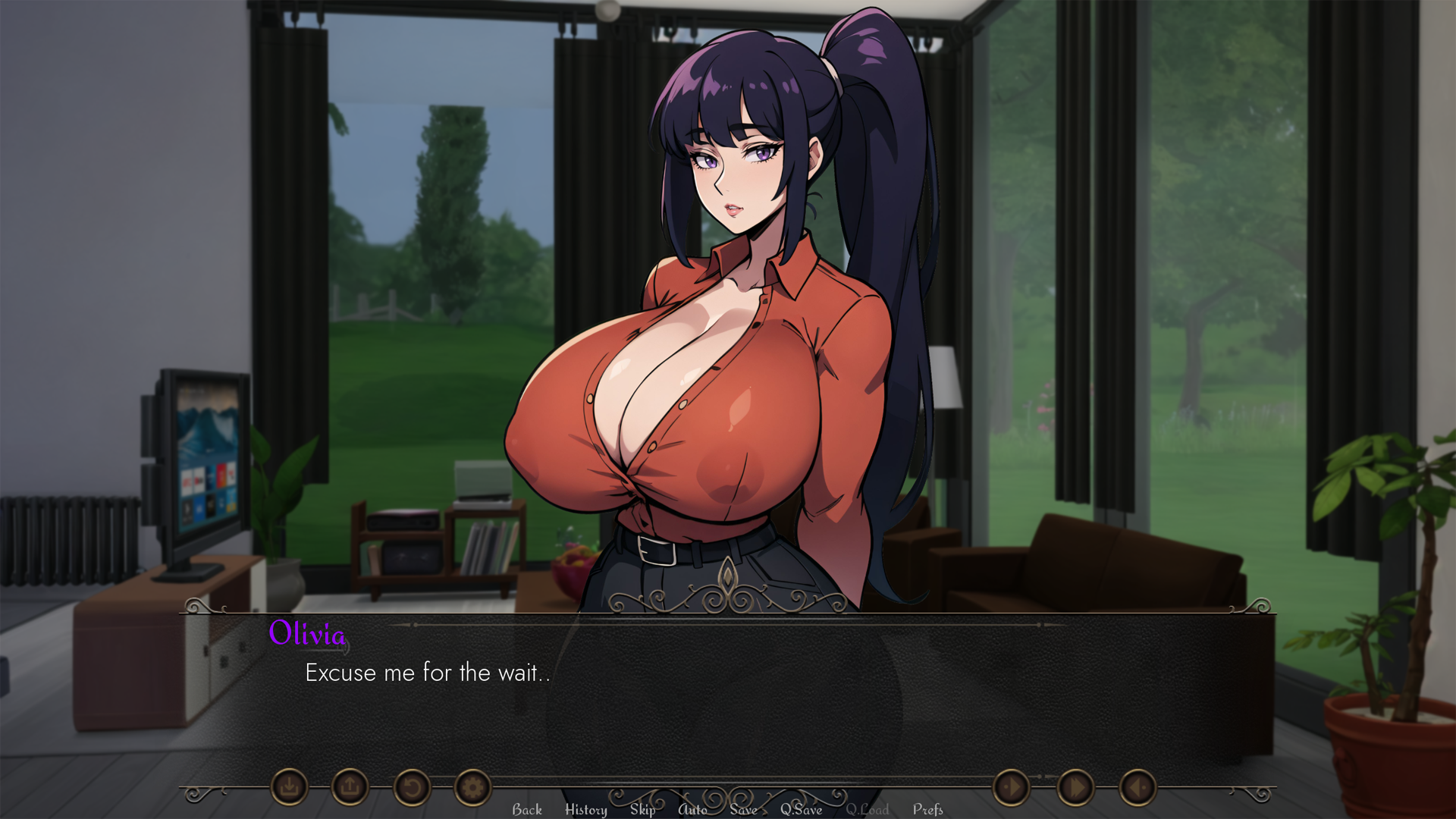Viewport: 1456px width, 819px height.
Task: Click the save game download icon
Action: point(290,787)
